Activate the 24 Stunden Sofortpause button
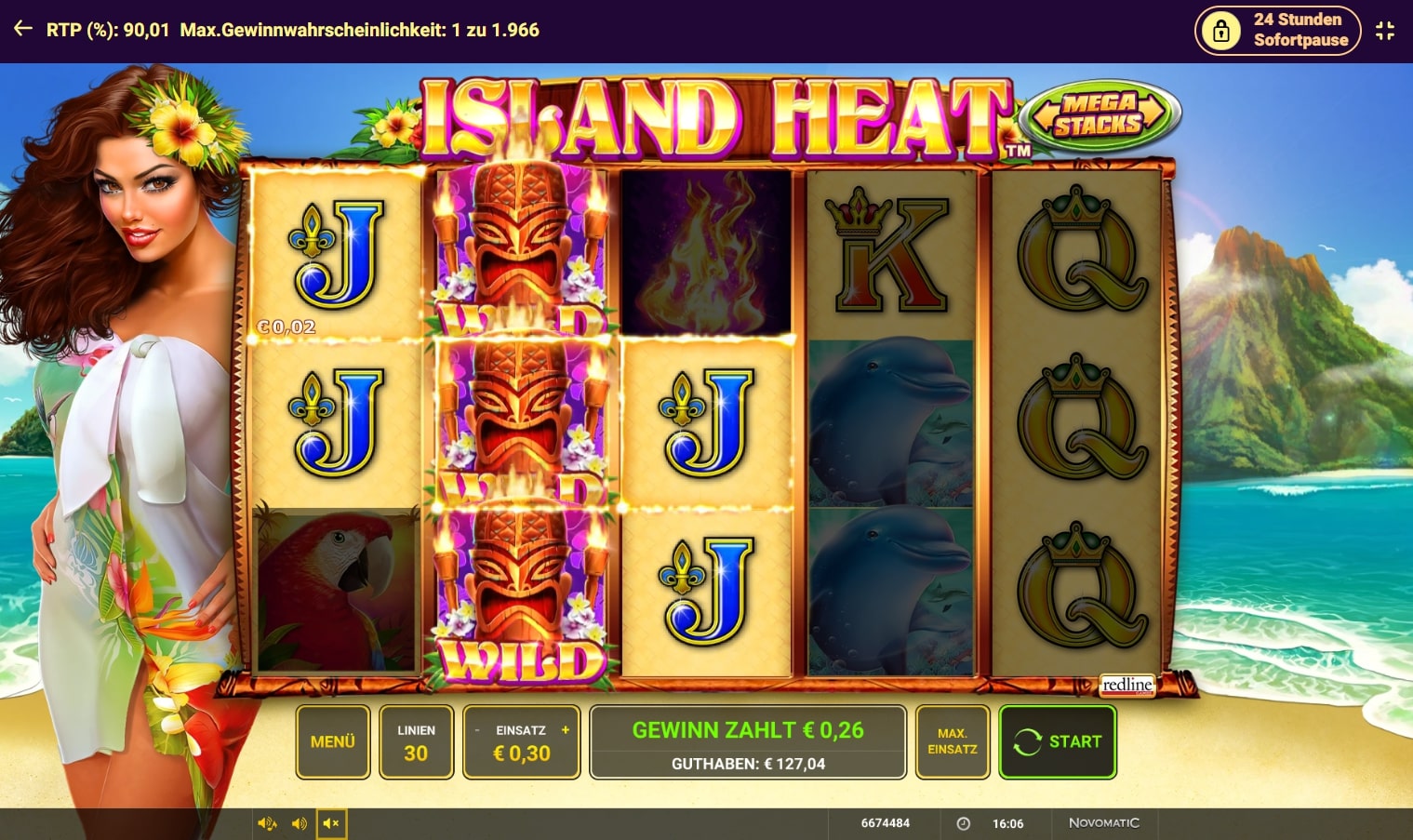This screenshot has width=1413, height=840. tap(1277, 31)
